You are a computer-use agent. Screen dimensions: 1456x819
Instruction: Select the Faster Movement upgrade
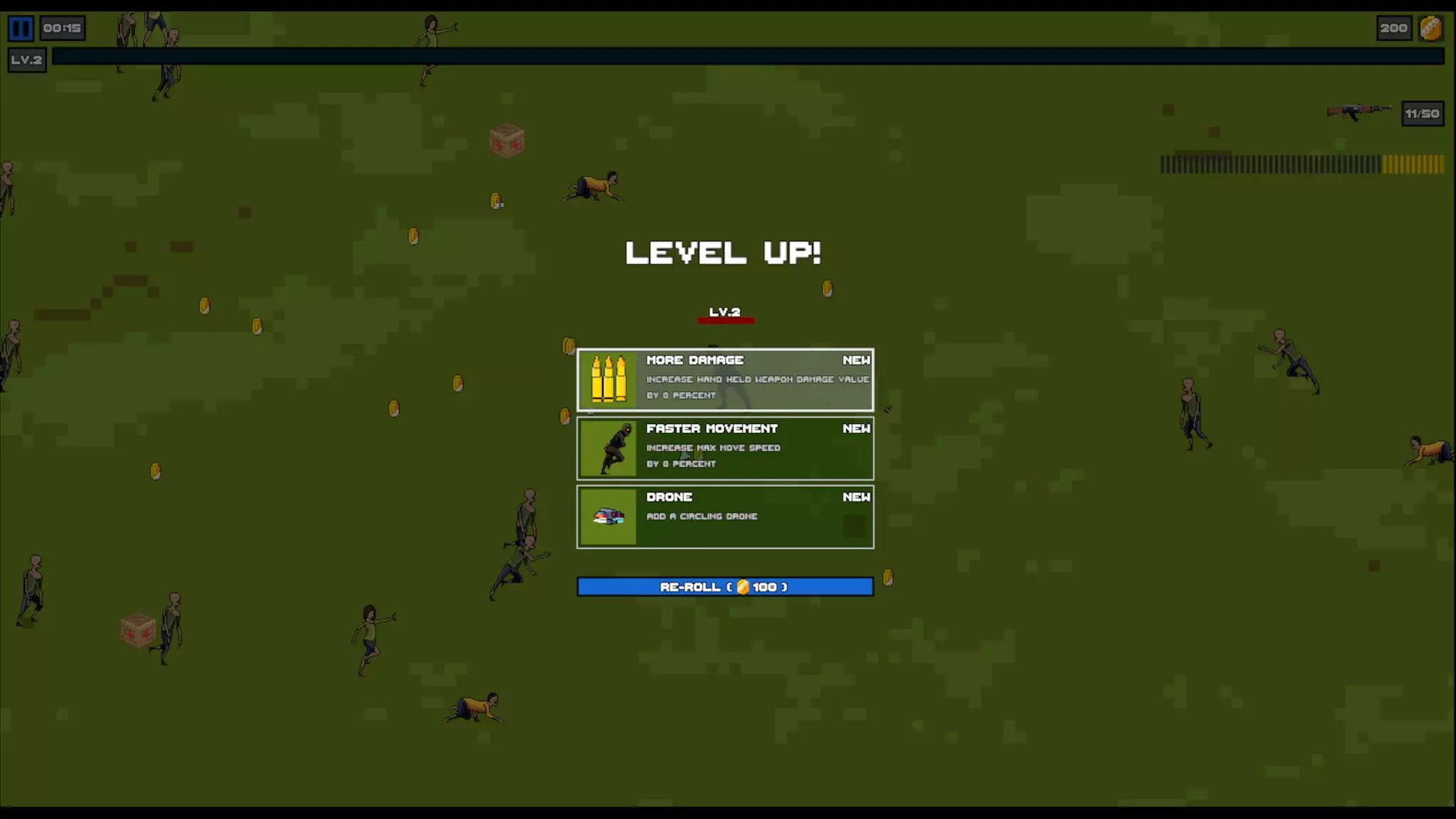pyautogui.click(x=725, y=448)
